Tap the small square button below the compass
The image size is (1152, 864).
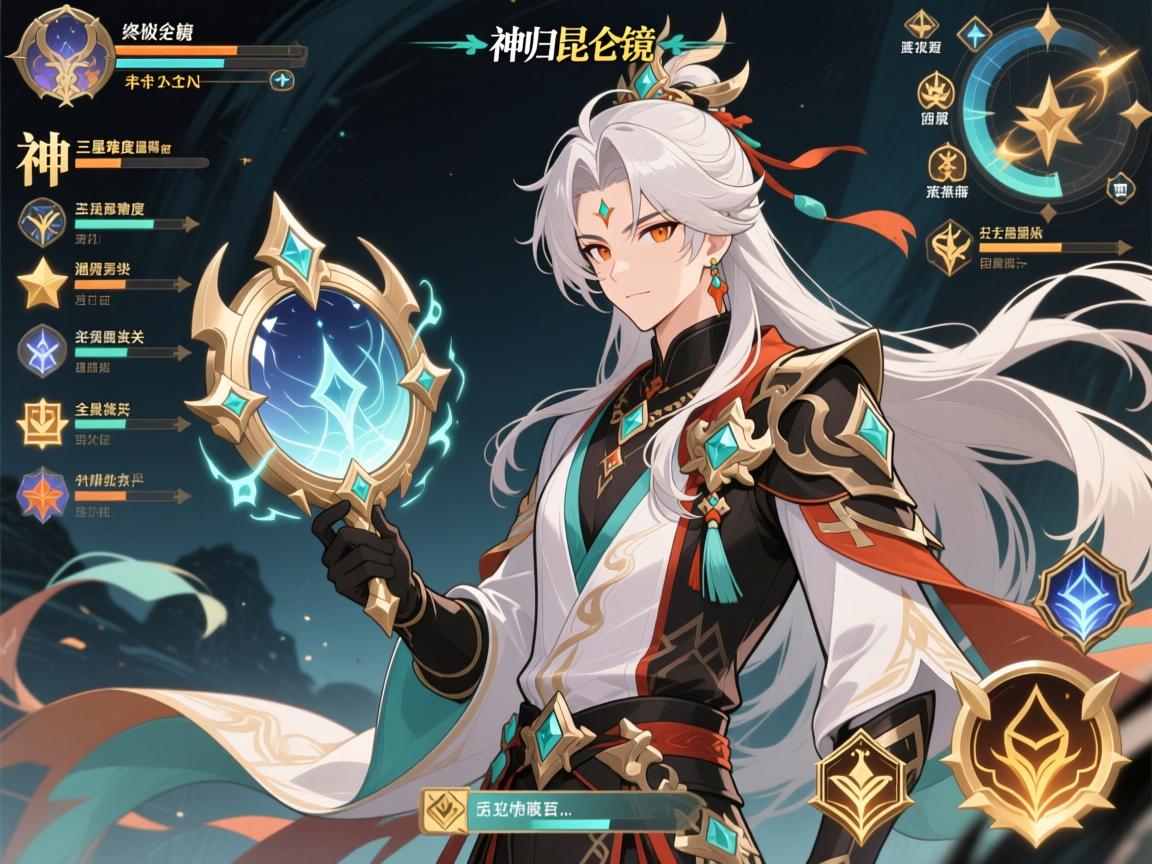coord(1119,187)
